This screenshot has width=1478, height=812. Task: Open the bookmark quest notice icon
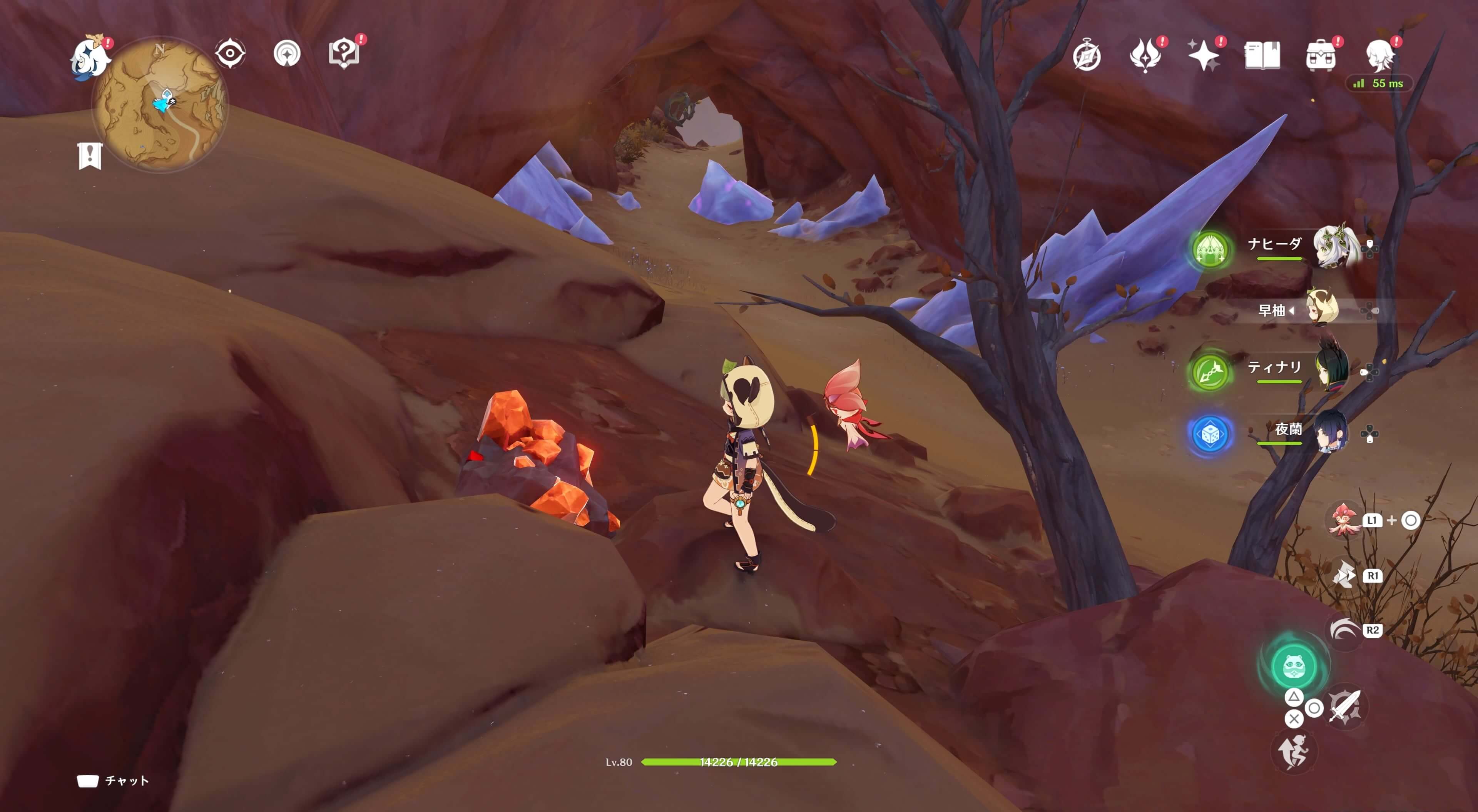[90, 155]
